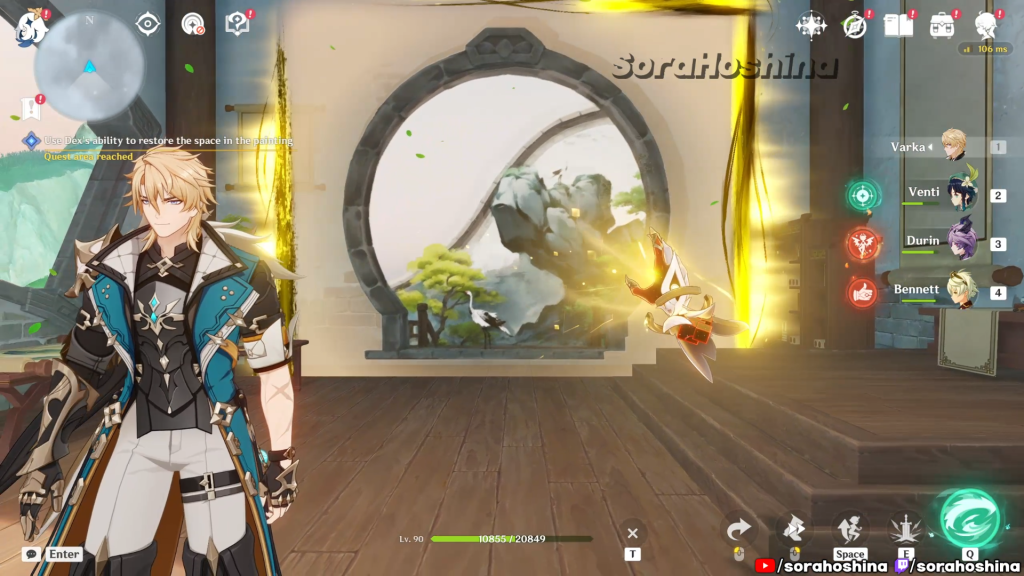Activate the glowing green Elemental Burst
This screenshot has height=576, width=1024.
pyautogui.click(x=969, y=517)
